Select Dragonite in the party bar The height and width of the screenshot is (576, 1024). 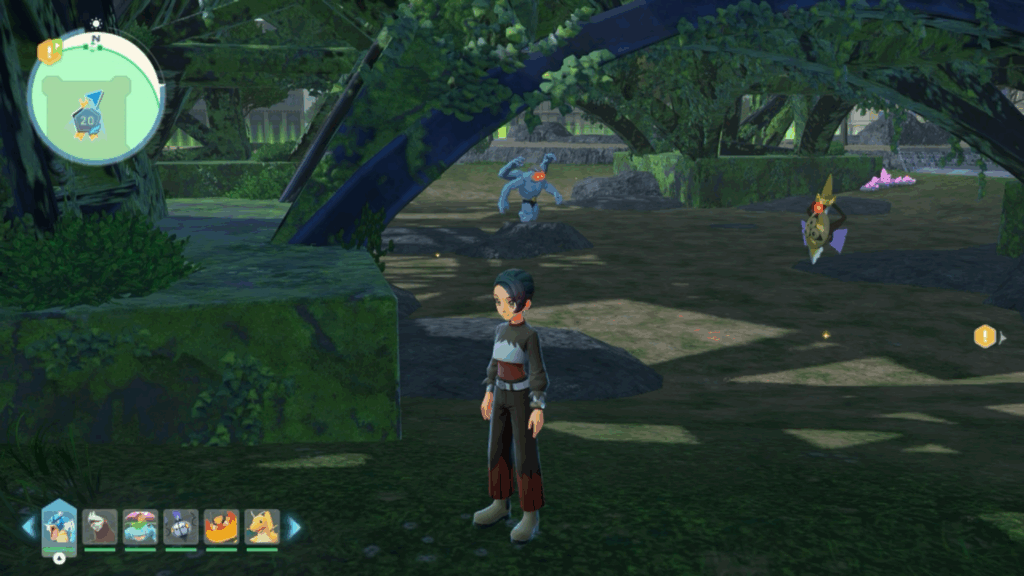point(262,526)
